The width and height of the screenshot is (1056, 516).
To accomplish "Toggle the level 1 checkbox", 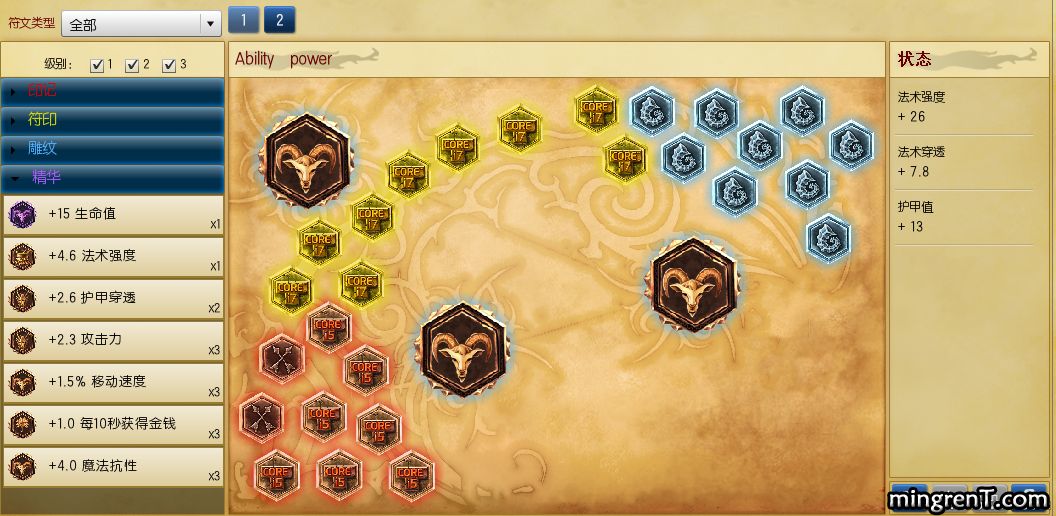I will click(x=97, y=65).
